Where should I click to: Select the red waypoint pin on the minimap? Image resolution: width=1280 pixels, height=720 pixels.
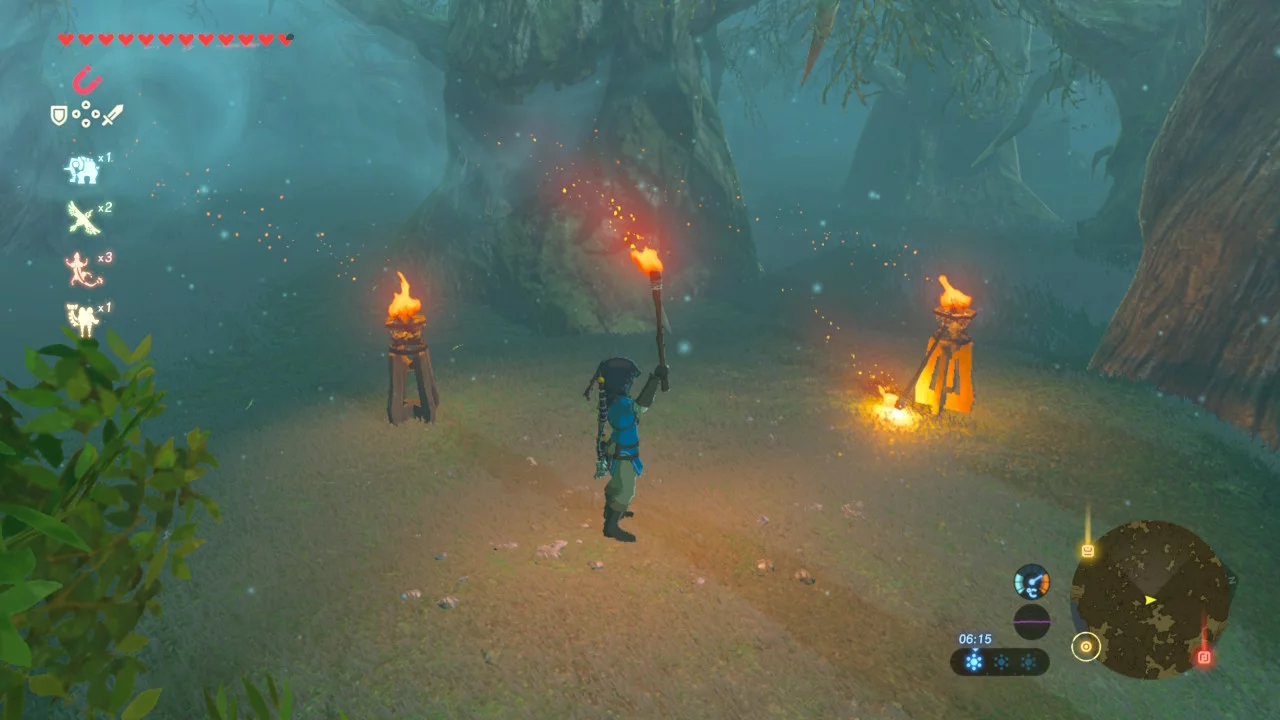(1204, 656)
